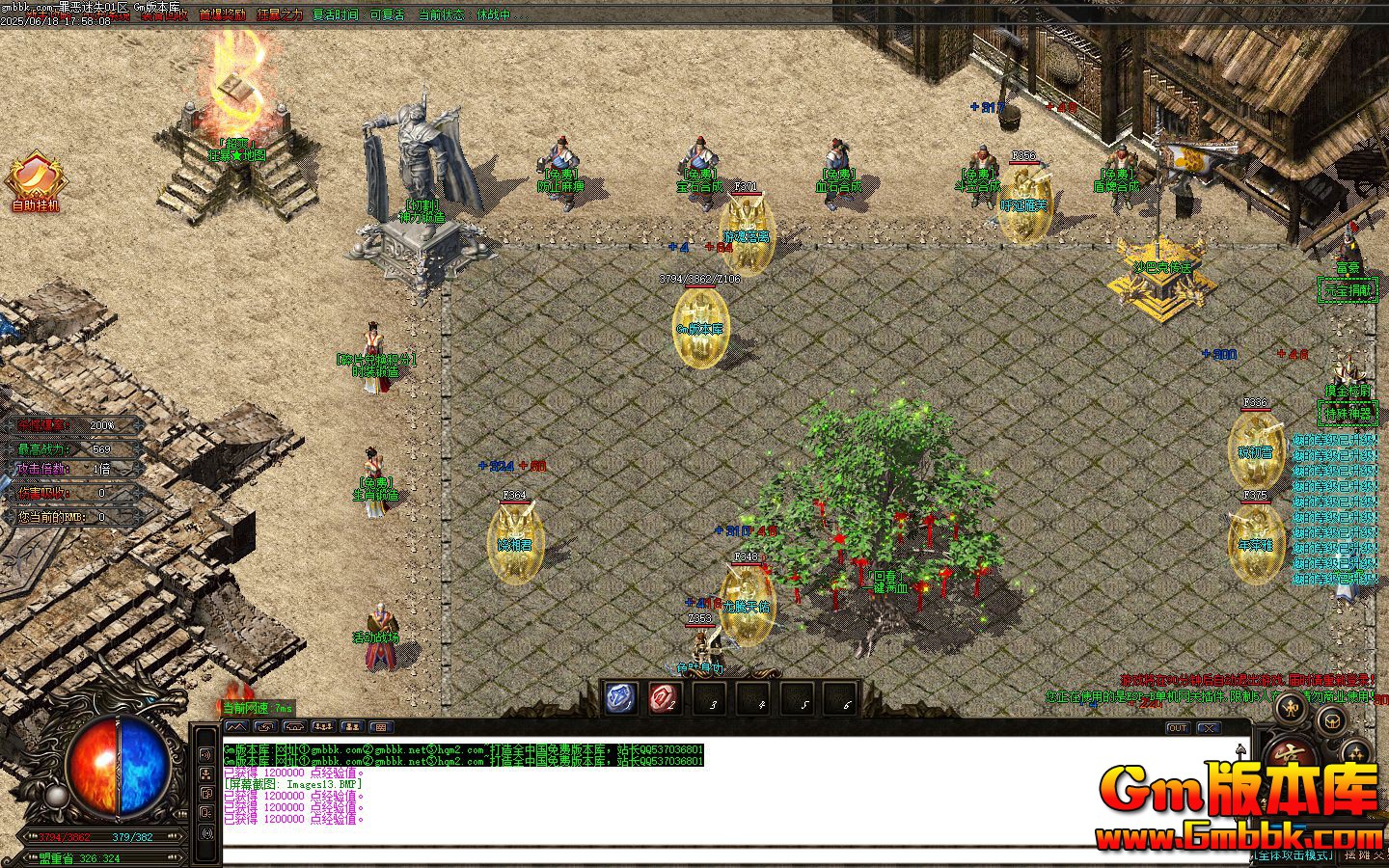Open inventory via the box icon bottom right
This screenshot has height=868, width=1389.
click(x=1332, y=721)
